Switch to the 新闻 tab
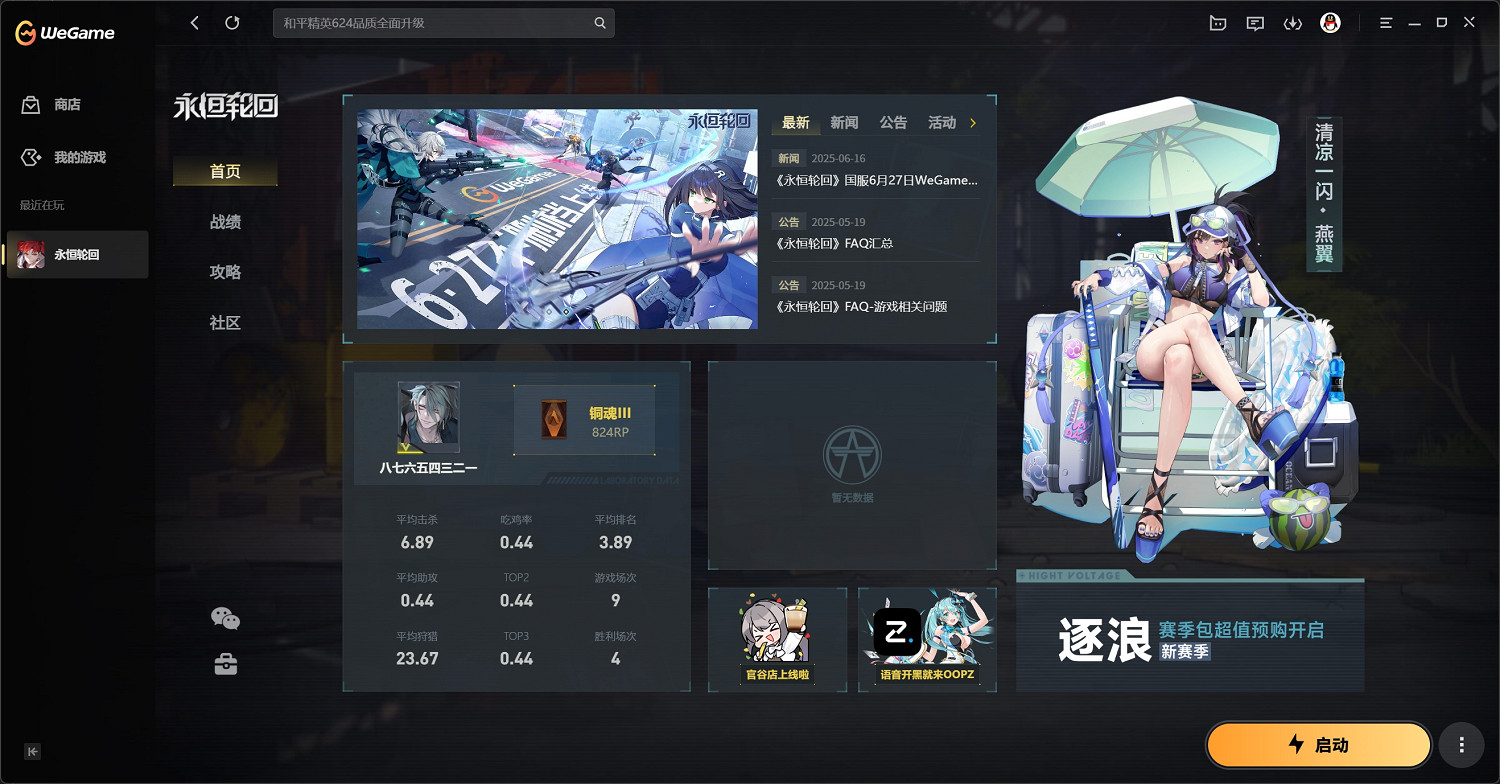The height and width of the screenshot is (784, 1500). (x=843, y=122)
